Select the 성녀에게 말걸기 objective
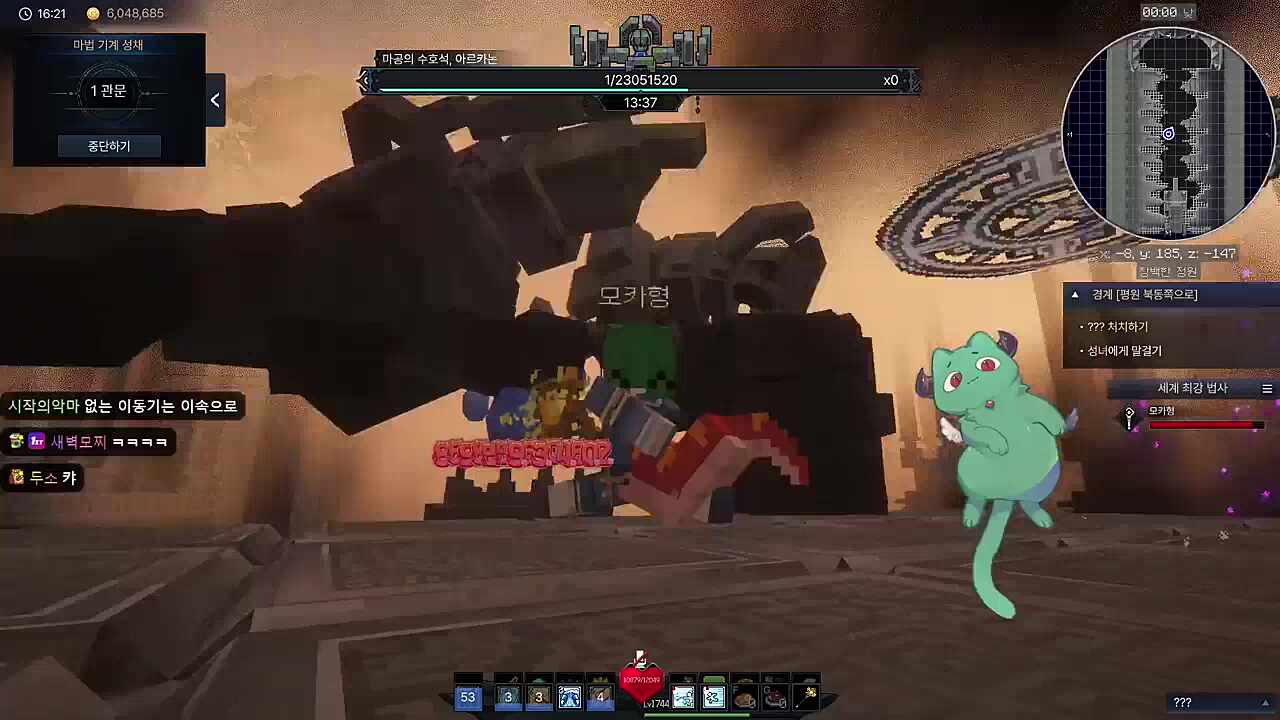 tap(1125, 351)
